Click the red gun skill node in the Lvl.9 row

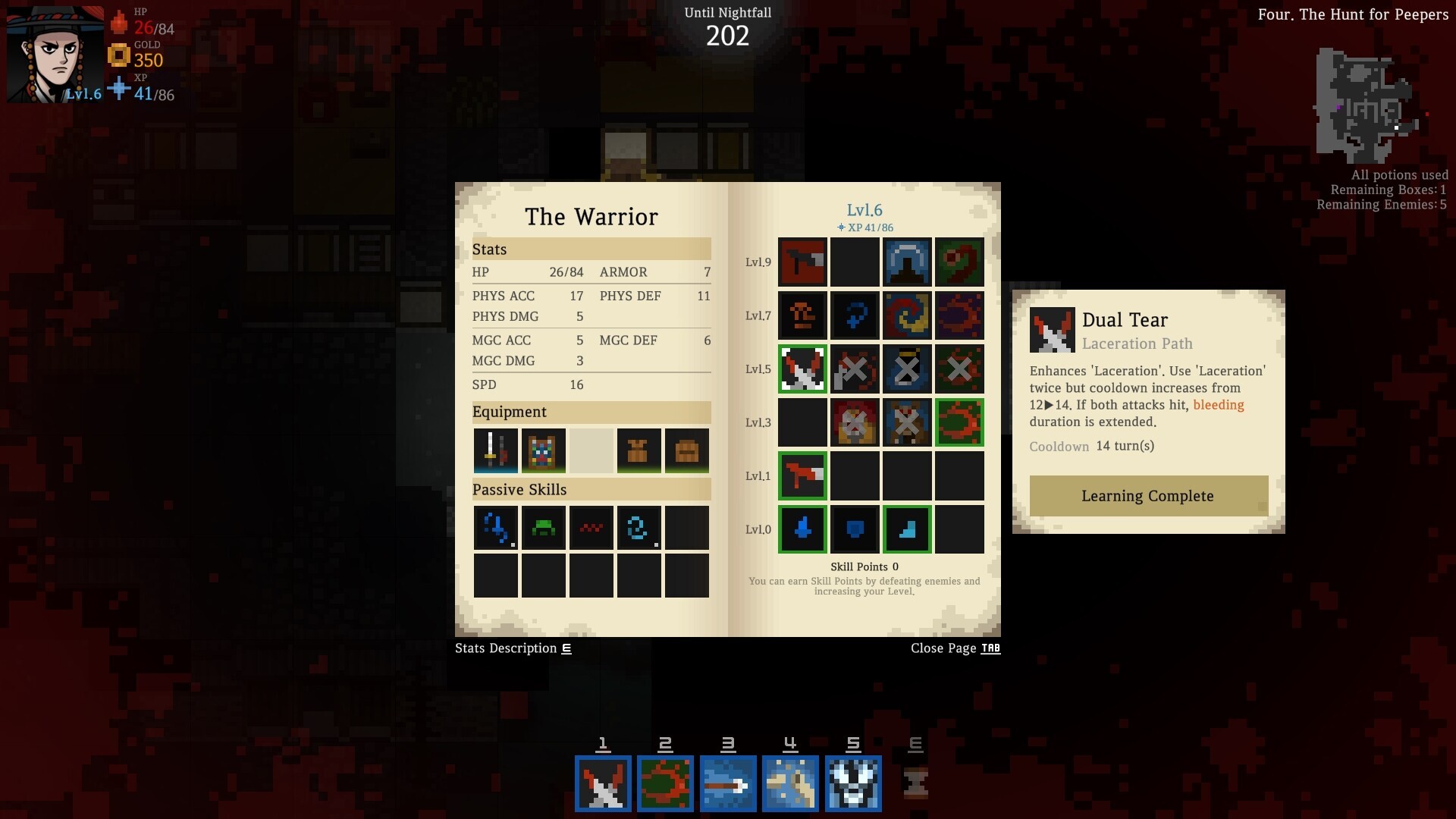click(803, 262)
